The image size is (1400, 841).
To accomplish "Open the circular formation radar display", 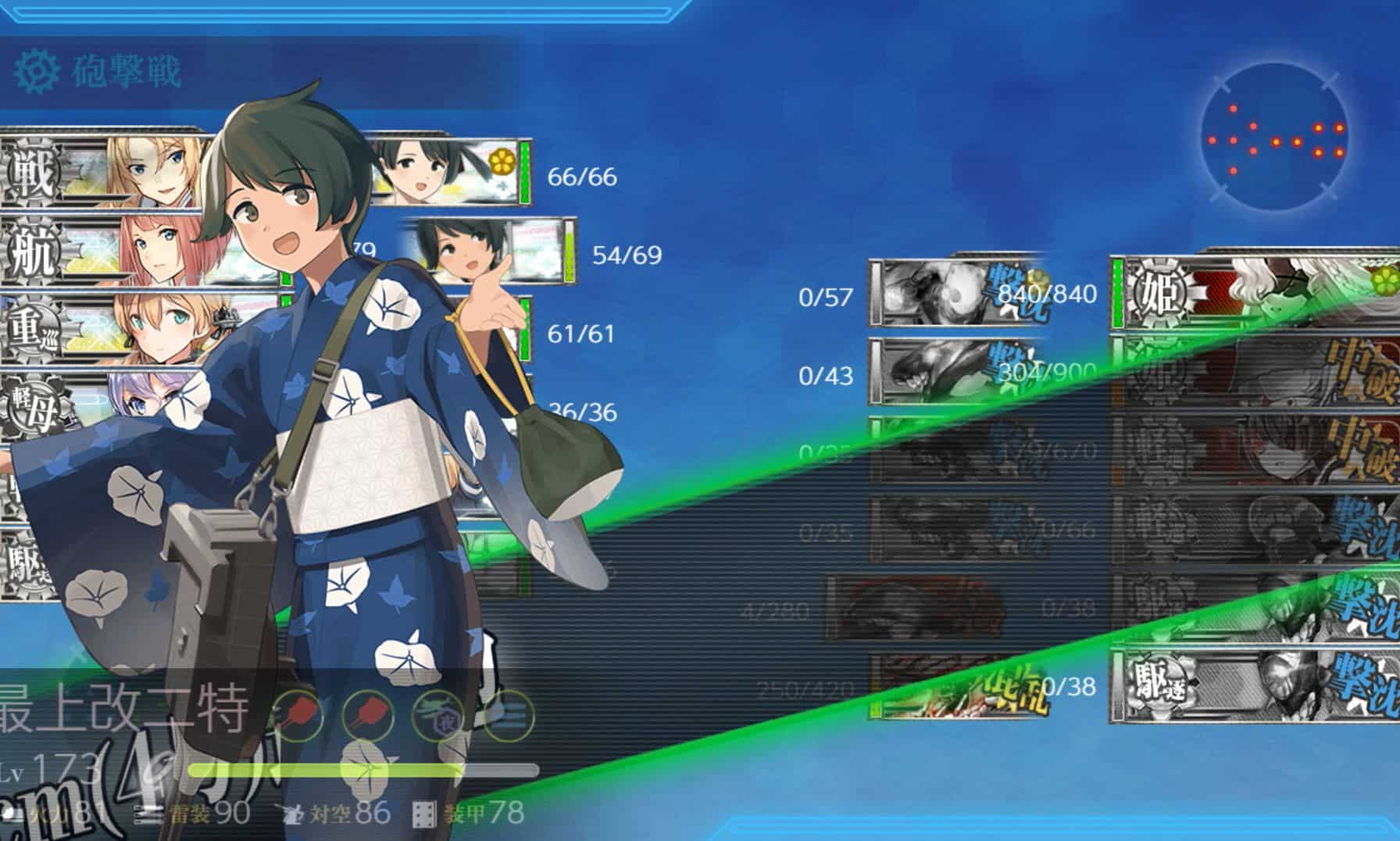I will pyautogui.click(x=1275, y=137).
